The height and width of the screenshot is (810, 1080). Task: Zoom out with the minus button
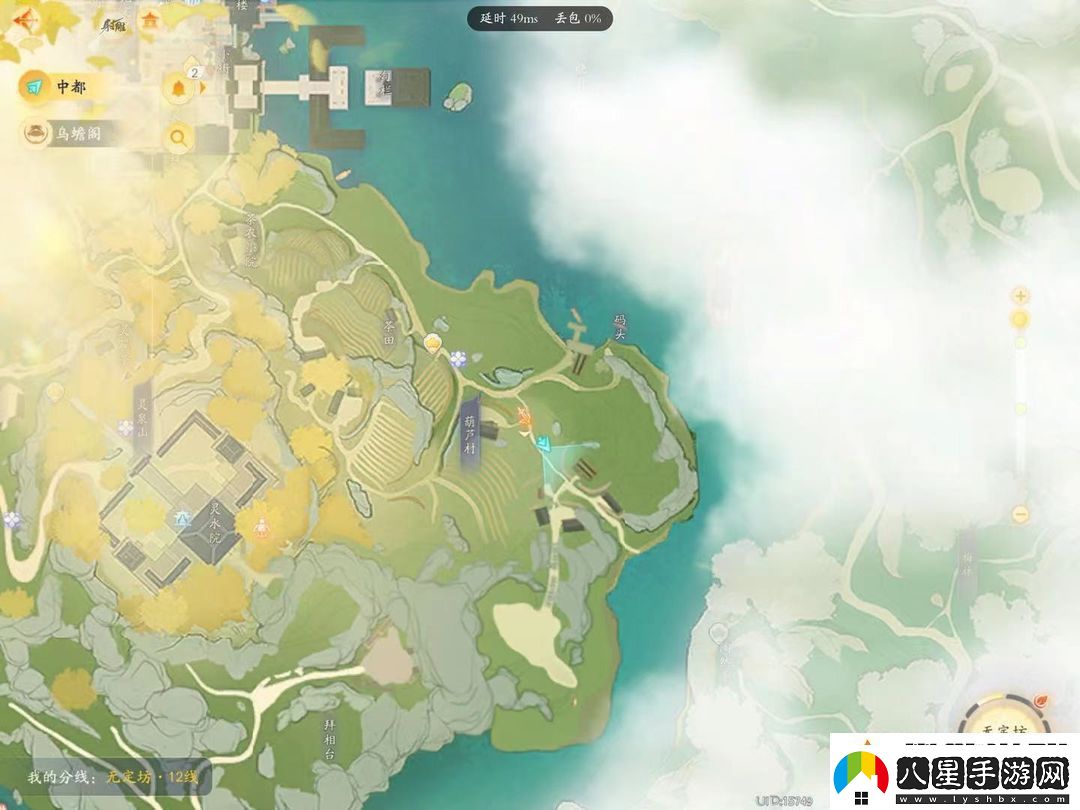coord(1020,514)
